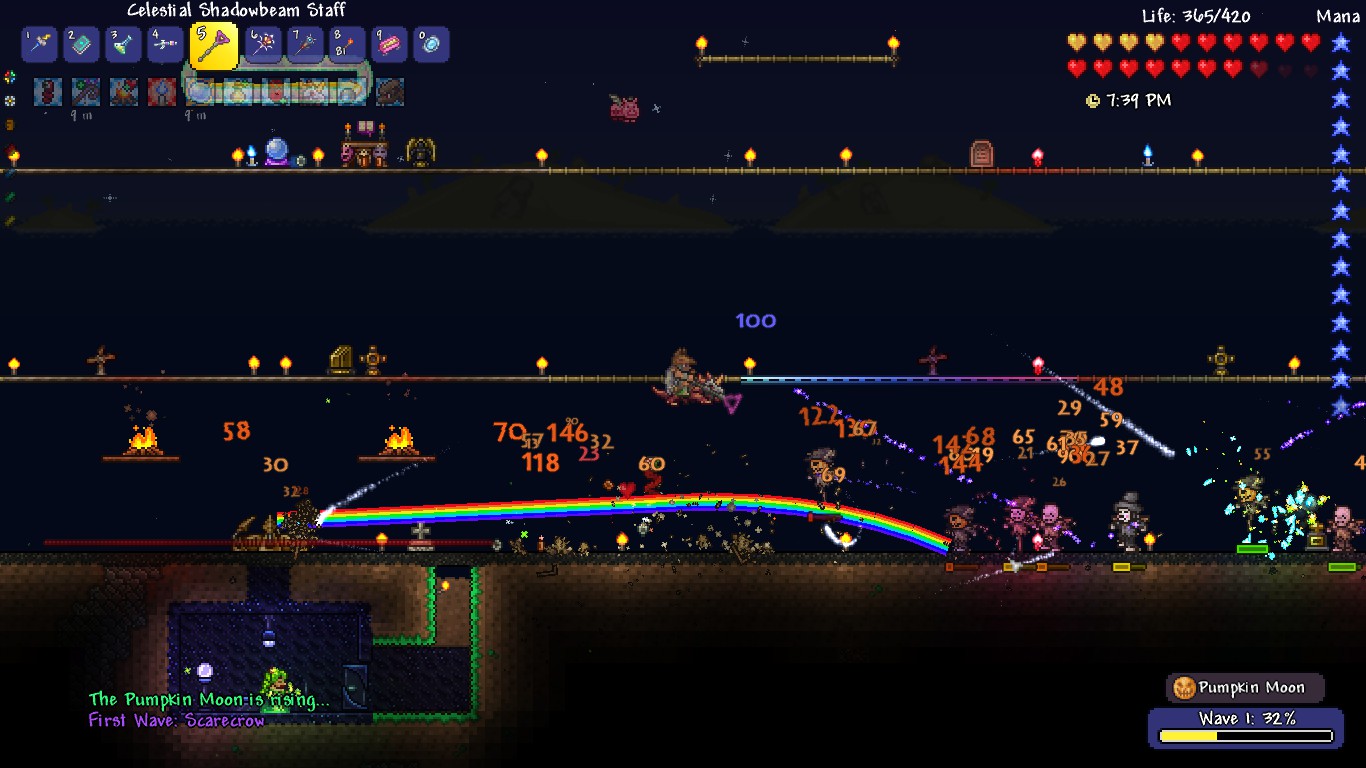The image size is (1366, 768).
Task: Choose the green potion flask in slot 3
Action: 124,45
